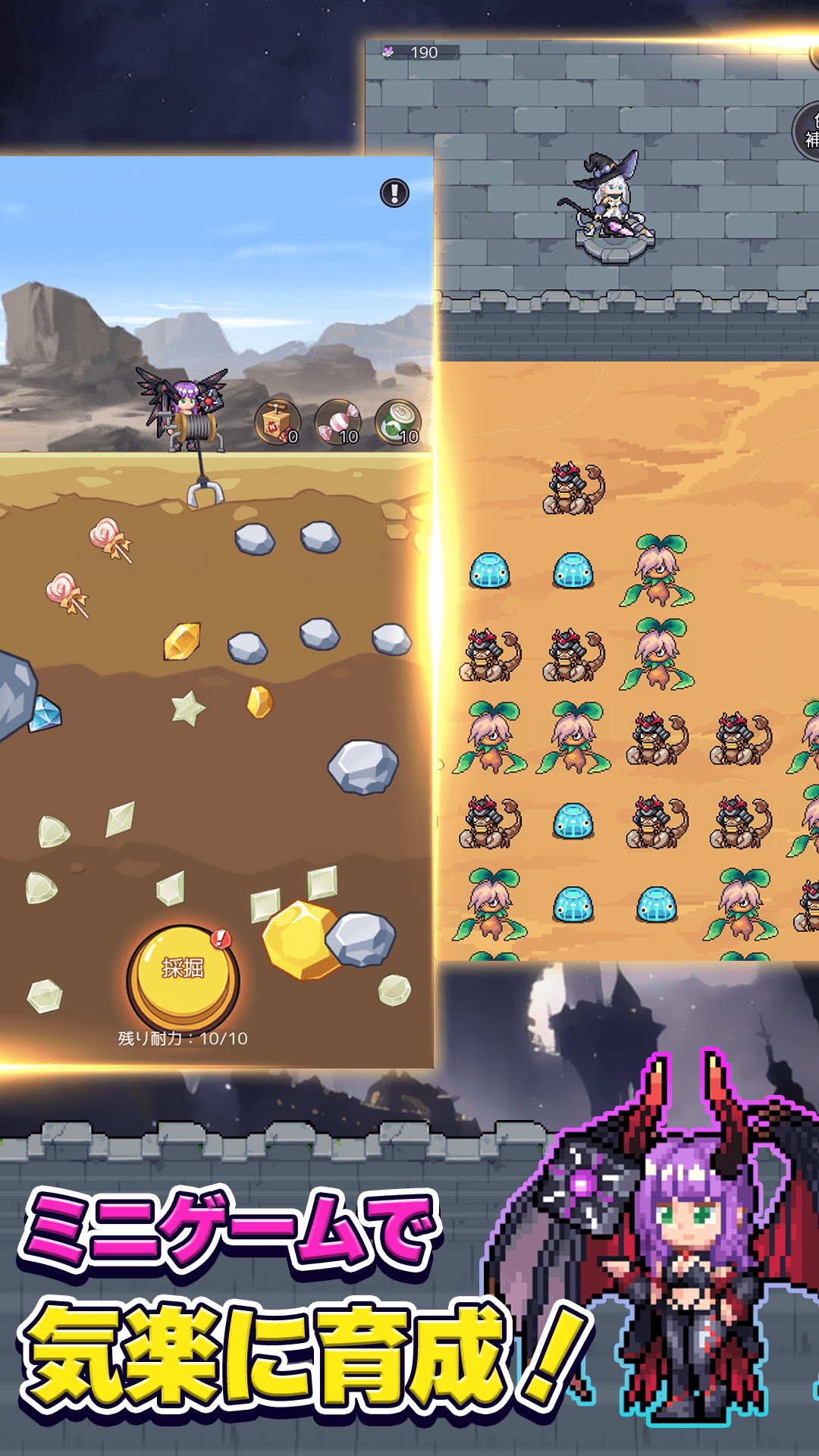Select the wrapped candy item
The width and height of the screenshot is (819, 1456).
tap(337, 422)
